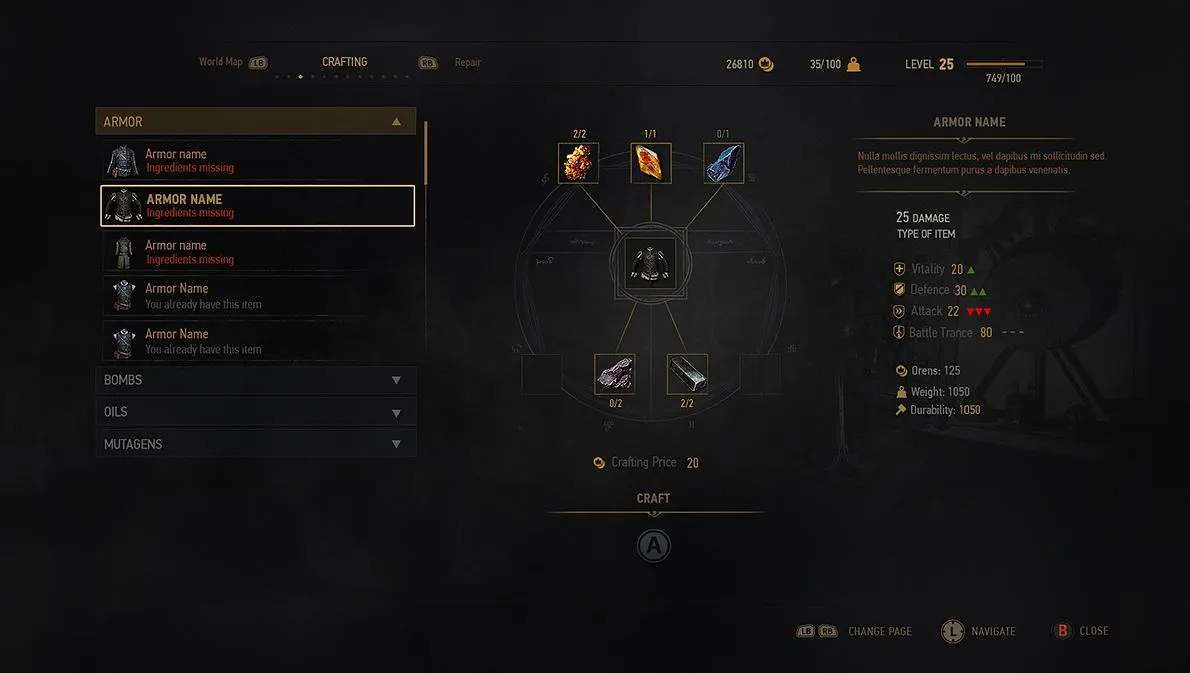This screenshot has height=673, width=1190.
Task: Select the center armor output slot
Action: 650,264
